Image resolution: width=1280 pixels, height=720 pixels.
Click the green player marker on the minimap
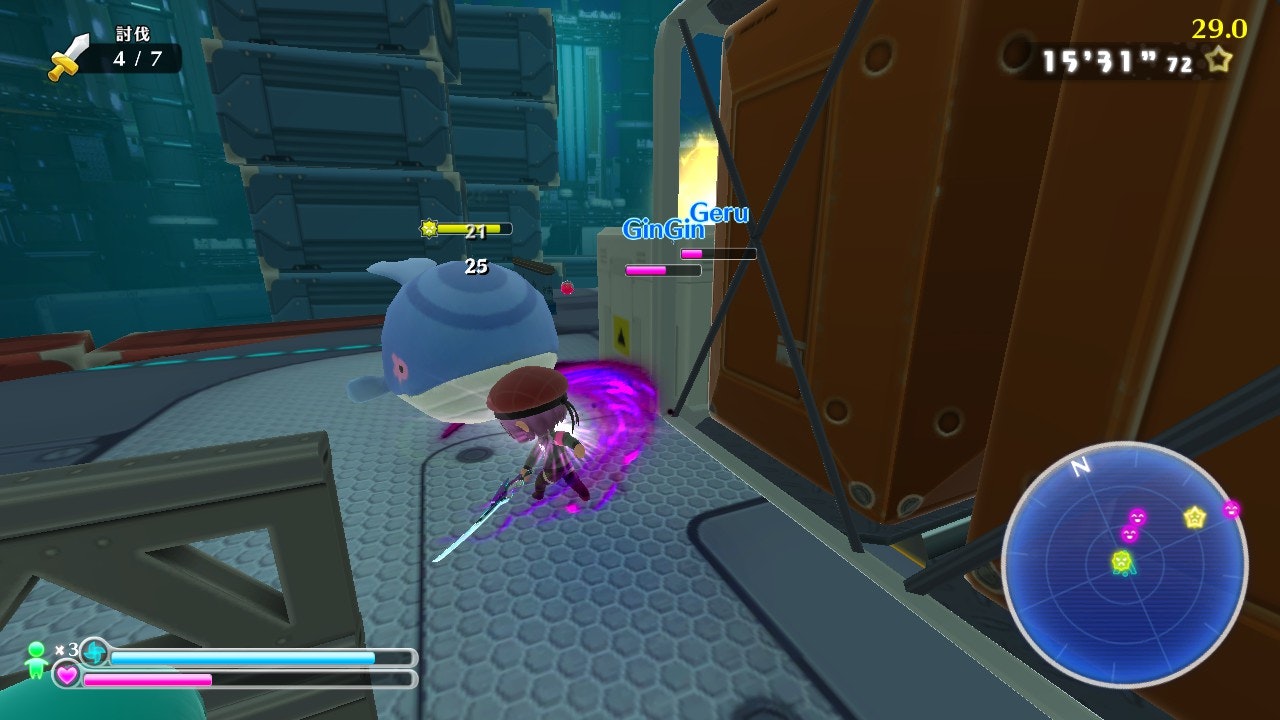(x=1122, y=563)
